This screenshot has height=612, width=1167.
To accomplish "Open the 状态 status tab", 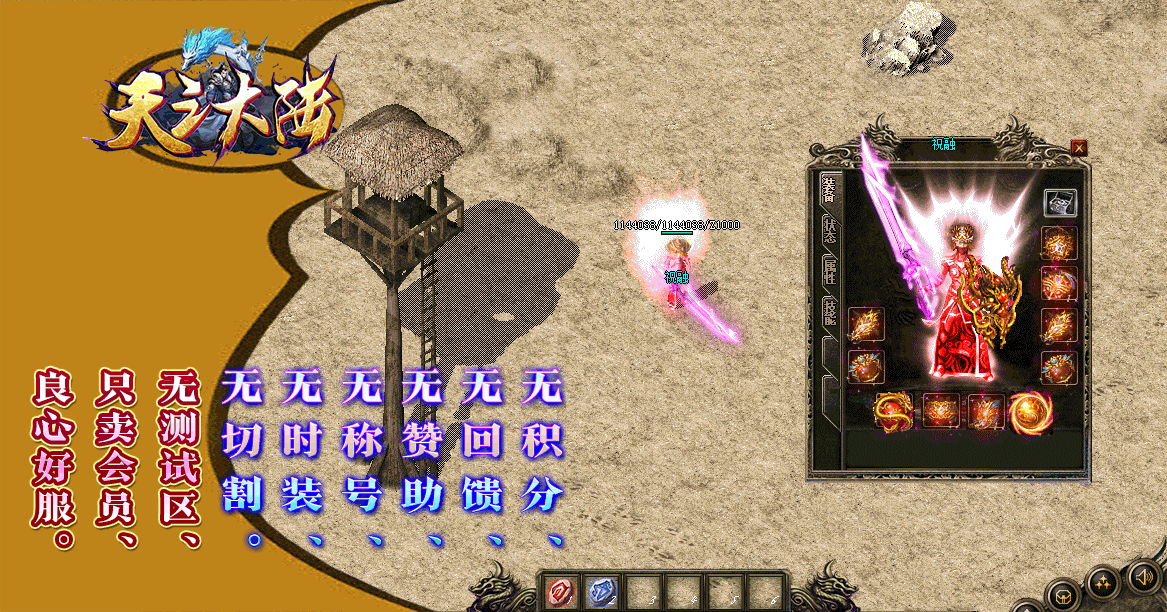I will click(829, 230).
